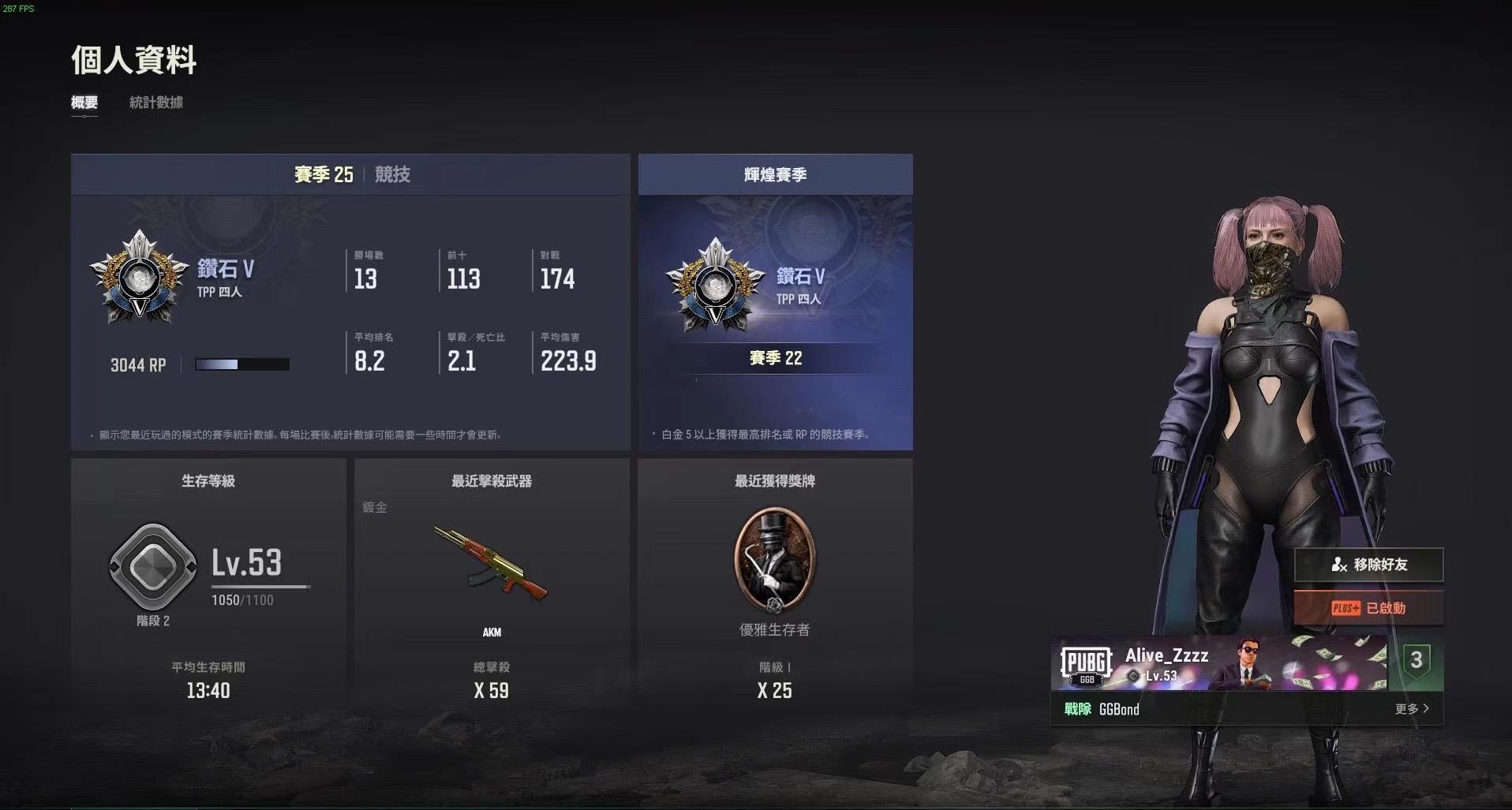This screenshot has width=1512, height=810.
Task: Click the PLUS 已啟動 button
Action: coord(1368,608)
